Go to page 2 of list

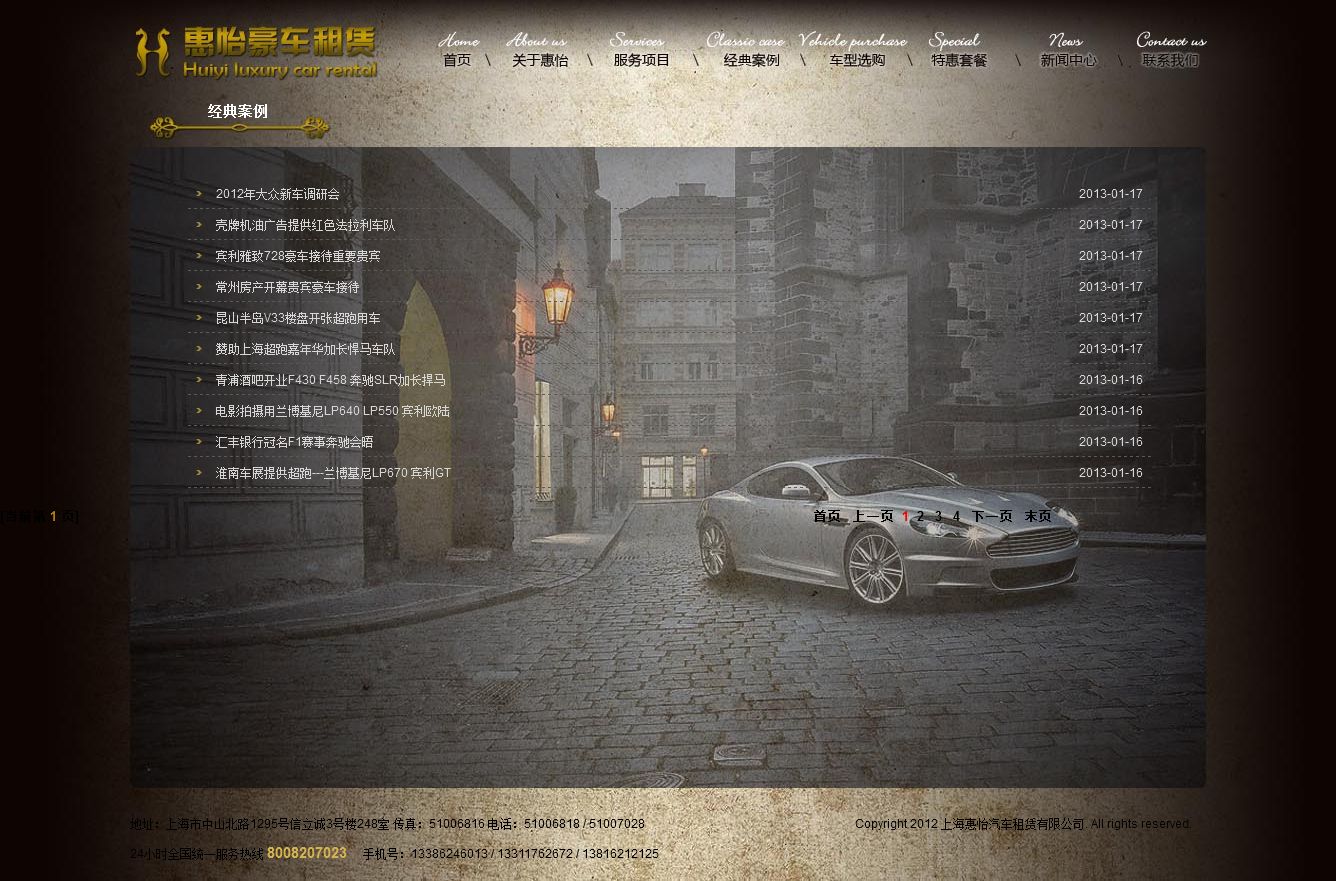920,517
